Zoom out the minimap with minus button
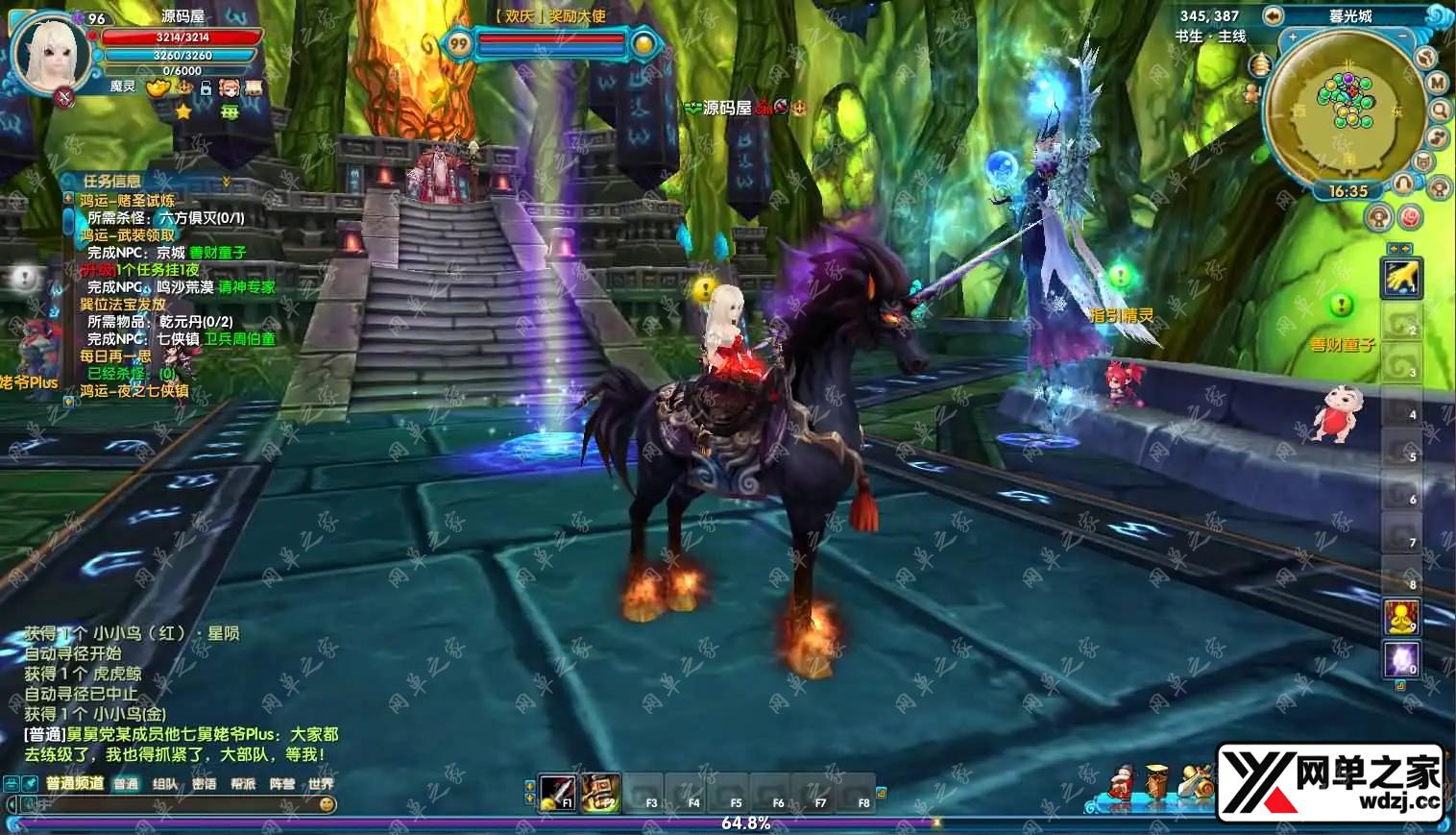1456x835 pixels. 1403,37
